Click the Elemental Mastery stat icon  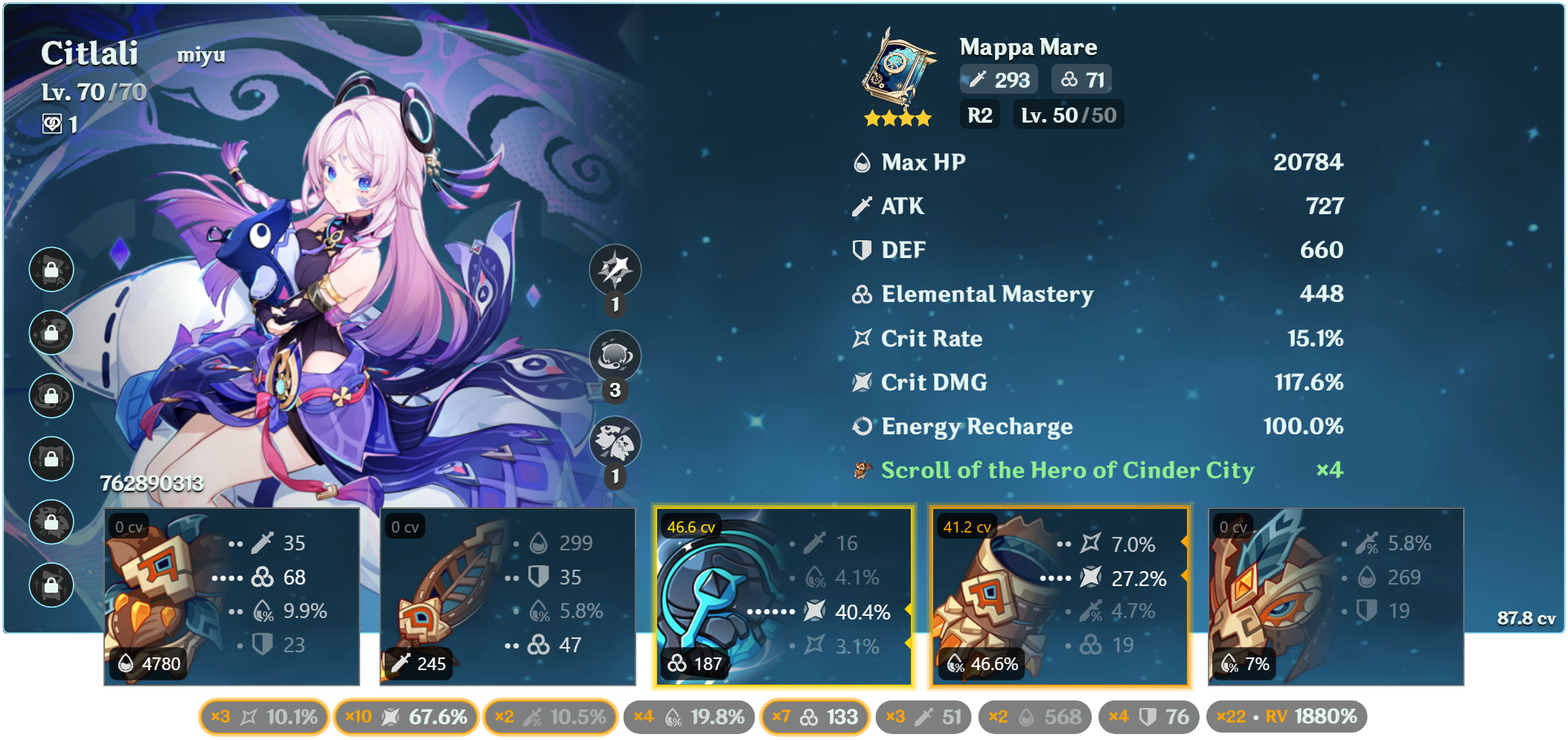pyautogui.click(x=861, y=295)
